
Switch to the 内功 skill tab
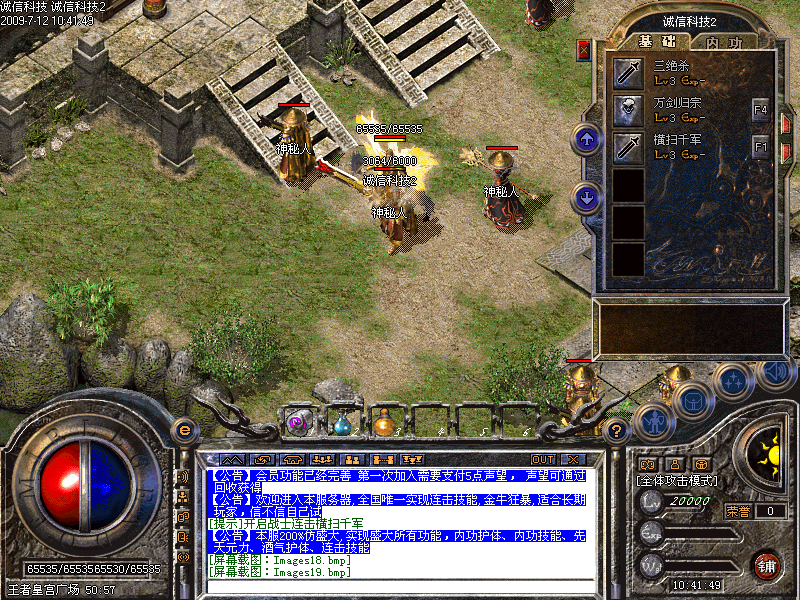724,42
